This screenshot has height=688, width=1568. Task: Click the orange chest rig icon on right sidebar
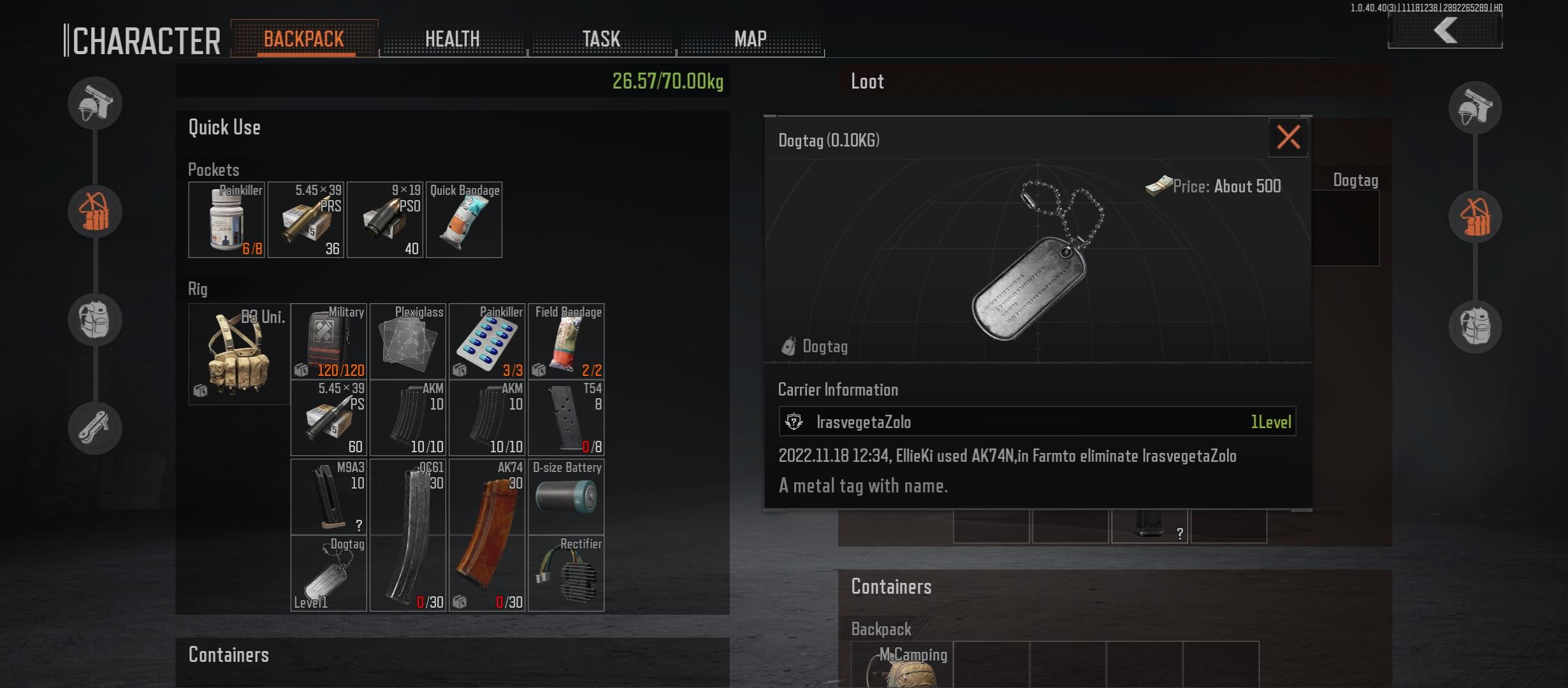click(x=1476, y=217)
